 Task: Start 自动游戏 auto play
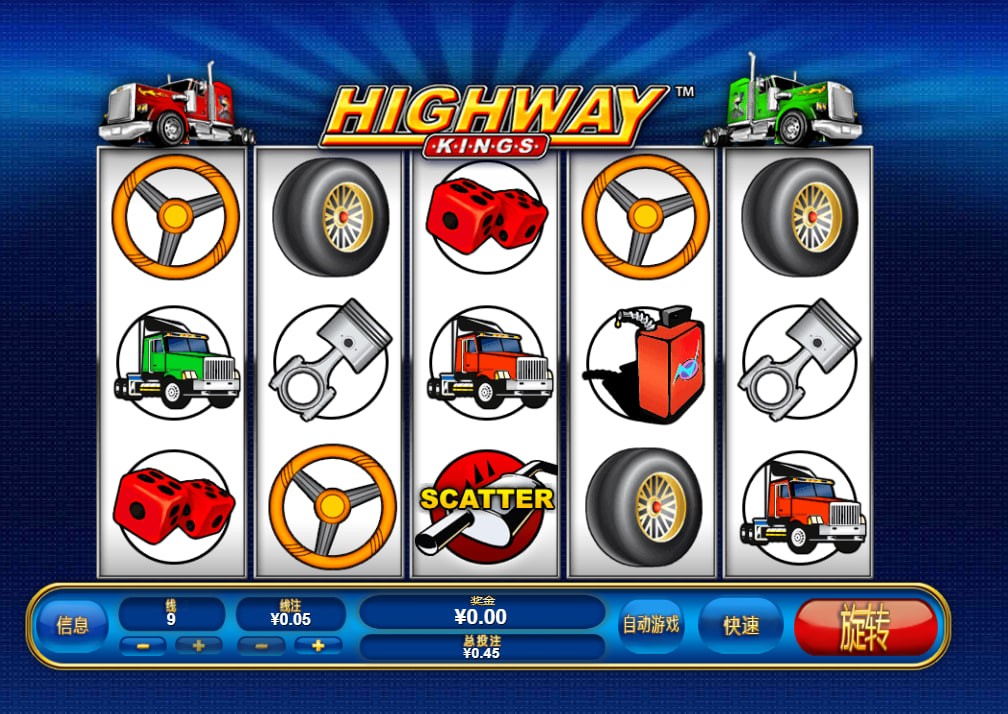[651, 625]
